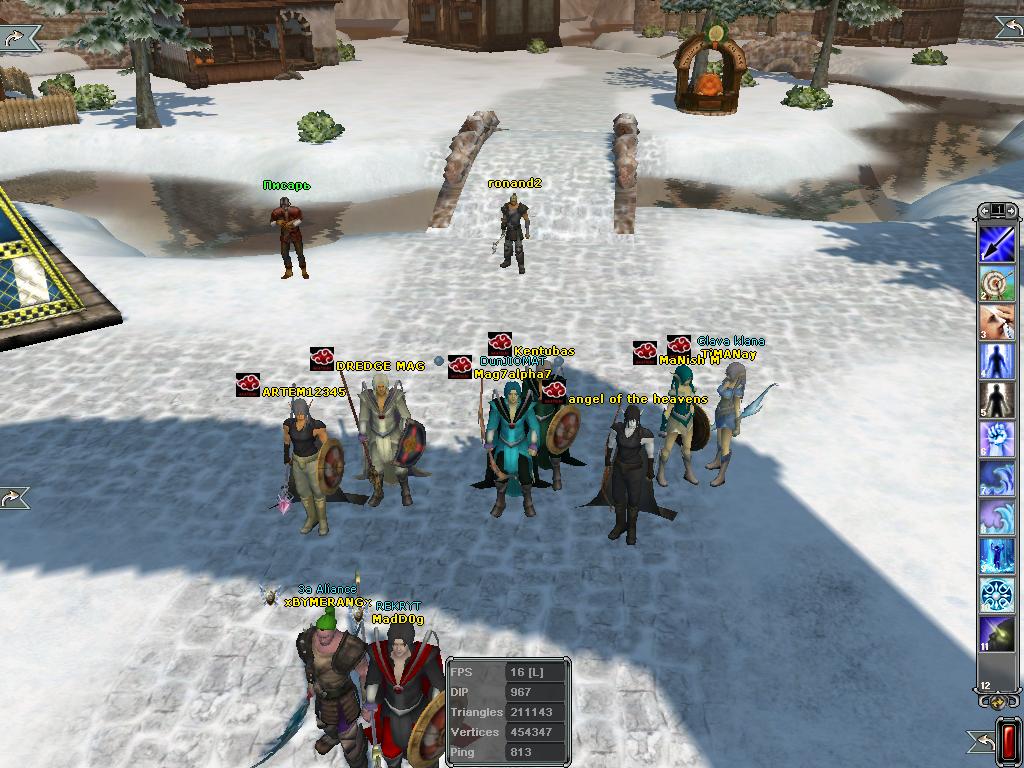Cast the blue glowing silhouette skill

click(997, 361)
